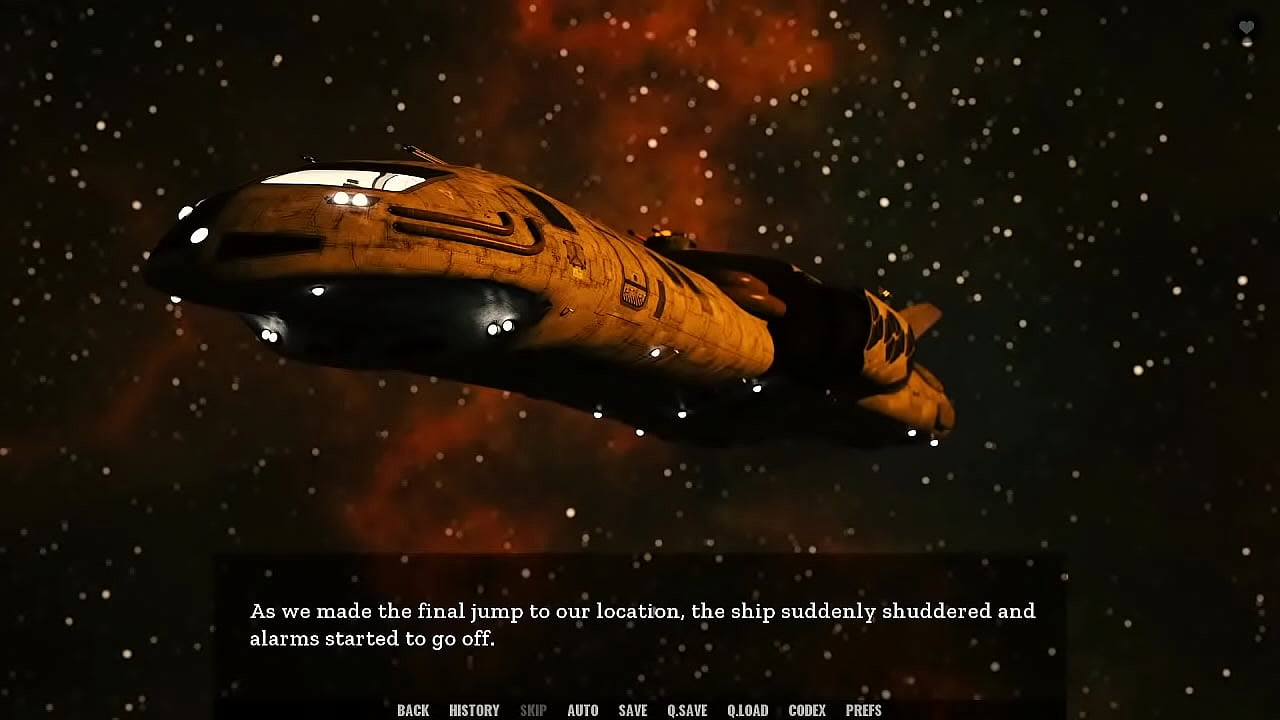The height and width of the screenshot is (720, 1280).
Task: Quick save the game with Q.SAVE
Action: (686, 710)
